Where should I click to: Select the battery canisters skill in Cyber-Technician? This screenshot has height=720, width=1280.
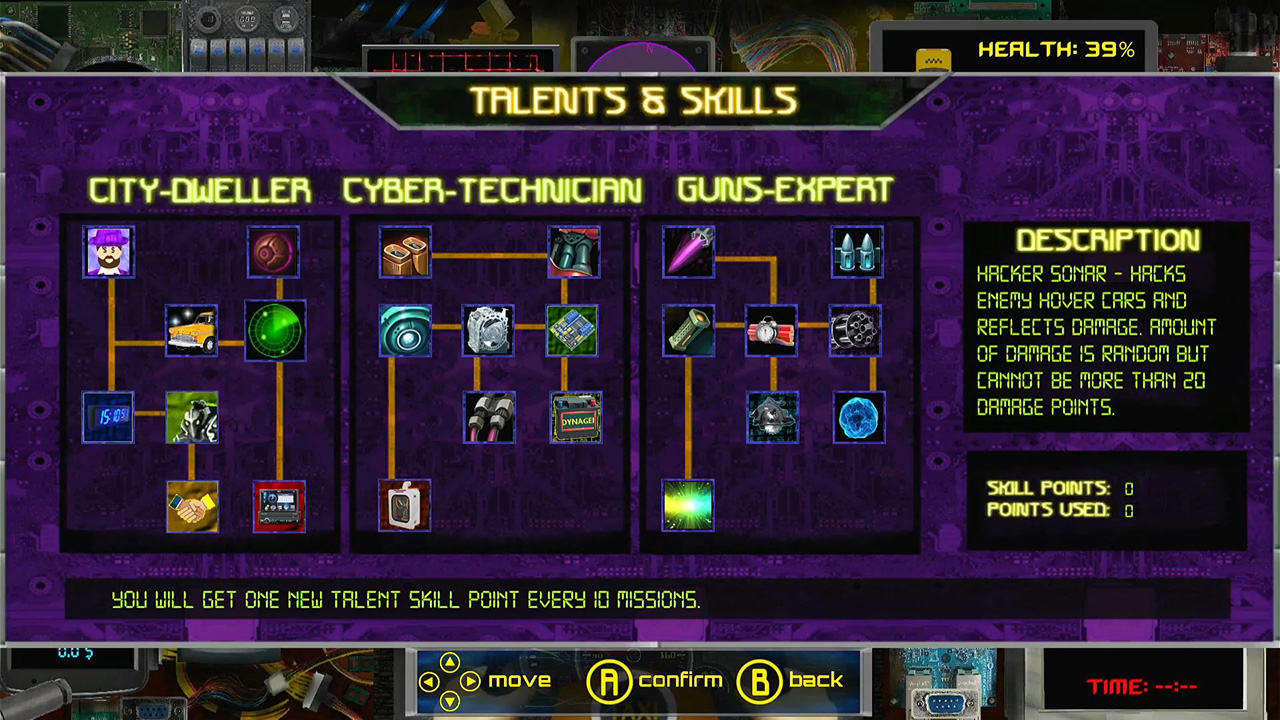[405, 252]
